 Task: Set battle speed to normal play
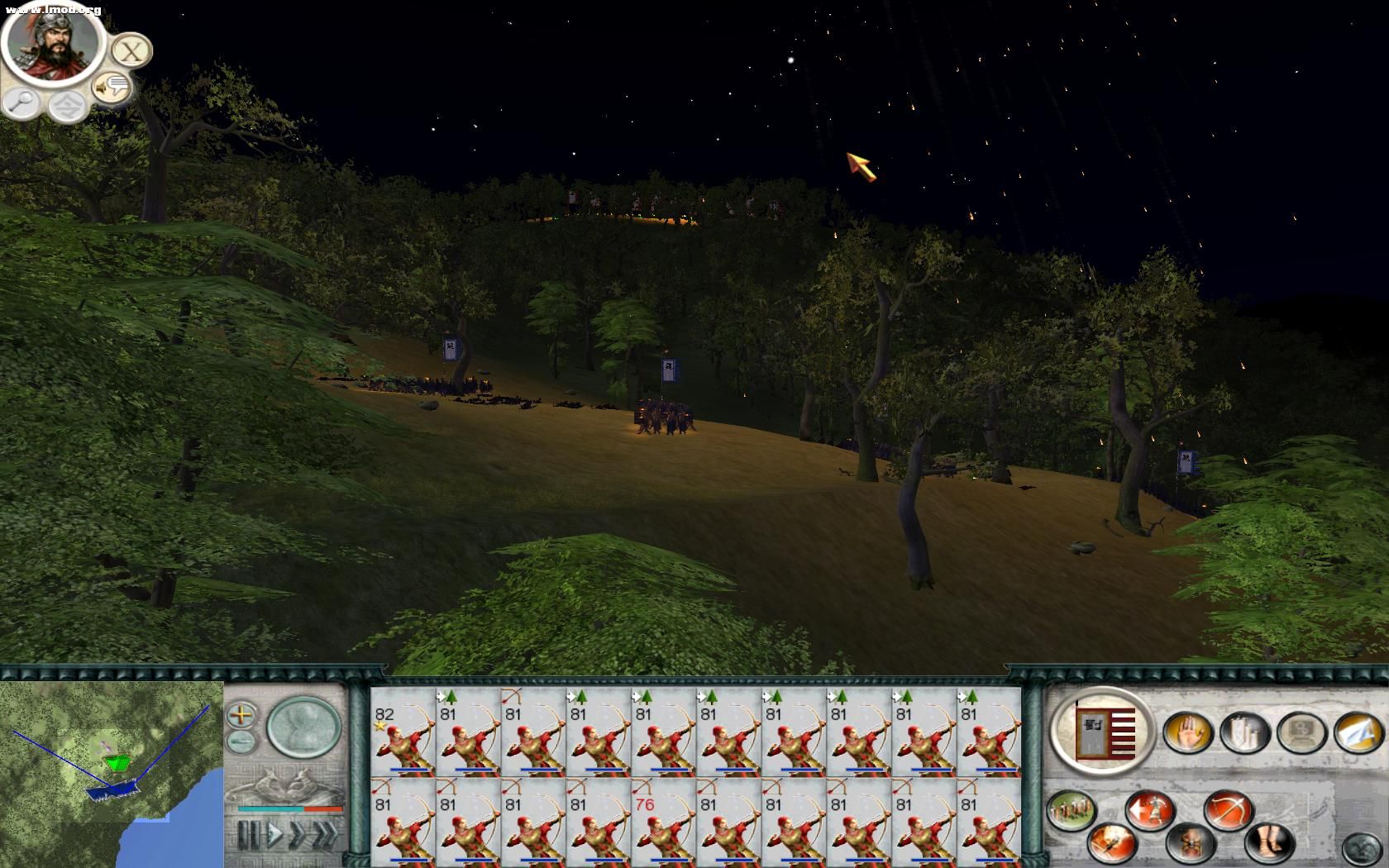[274, 835]
